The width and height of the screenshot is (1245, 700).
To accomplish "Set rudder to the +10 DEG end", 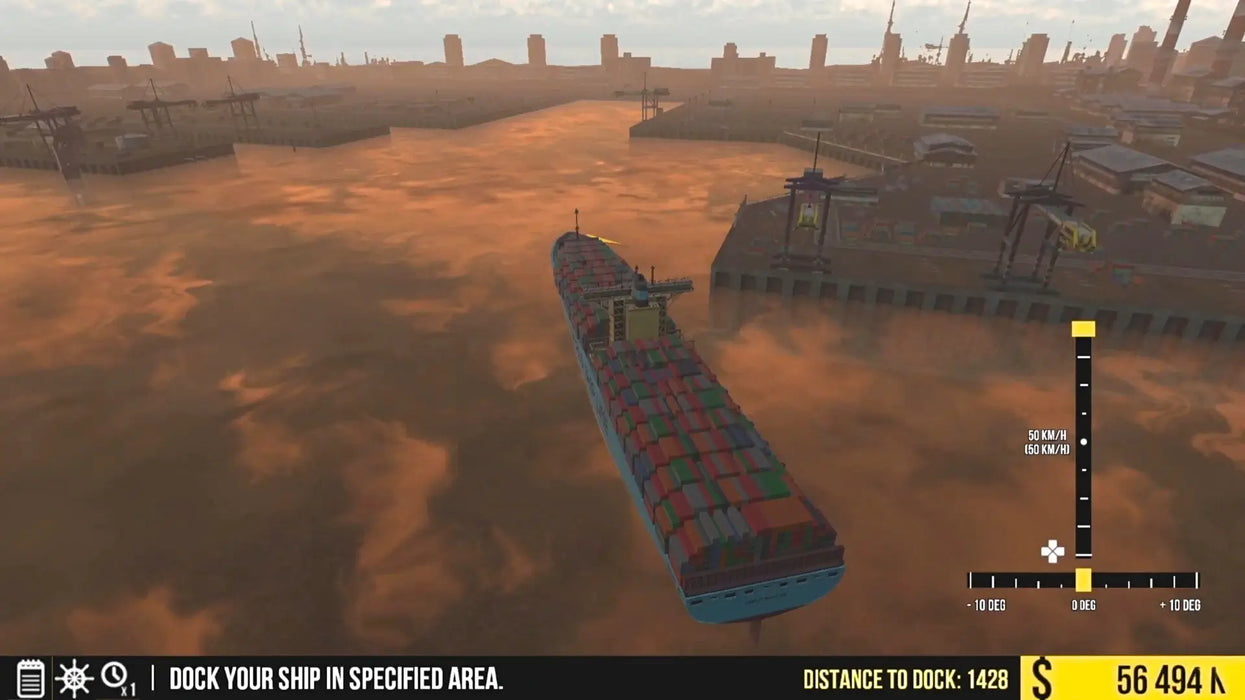I will [x=1195, y=581].
